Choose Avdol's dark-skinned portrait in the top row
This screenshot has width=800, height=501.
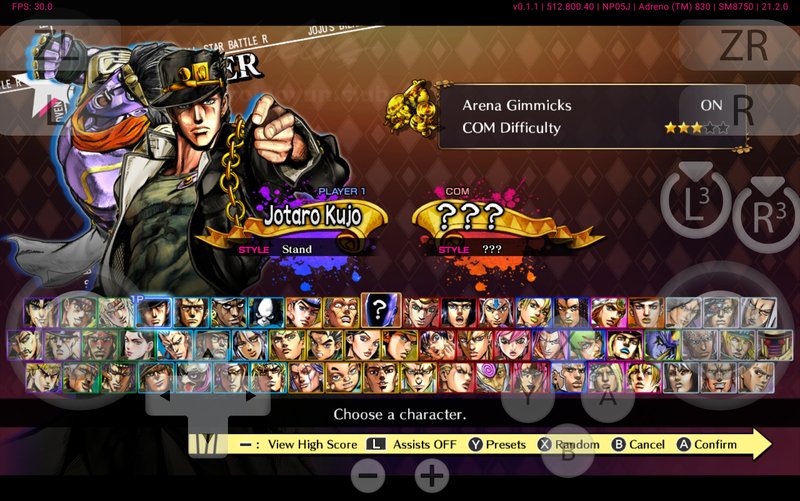tap(228, 312)
